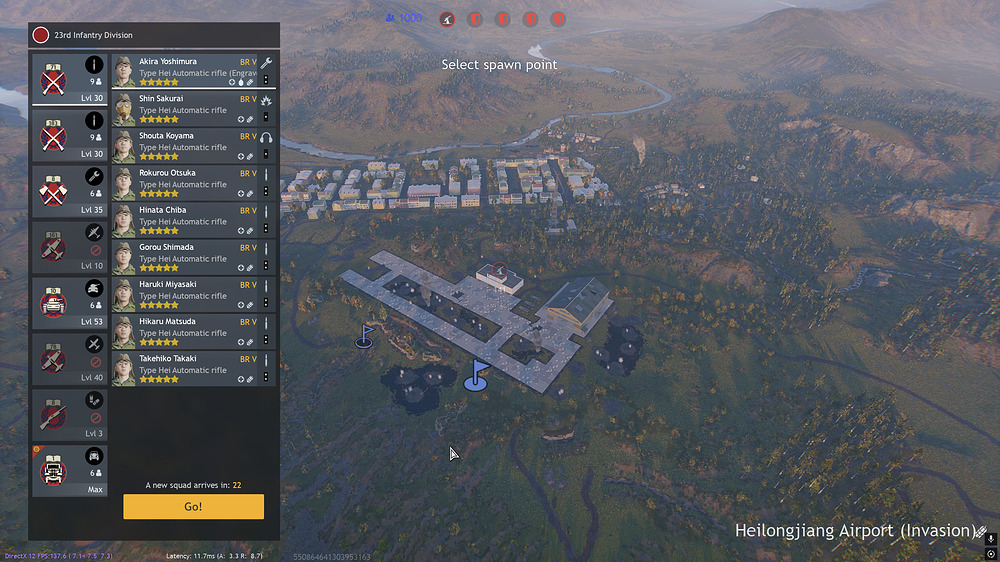Choose the Lvl 3 rifle squad
The height and width of the screenshot is (562, 1000).
(70, 414)
